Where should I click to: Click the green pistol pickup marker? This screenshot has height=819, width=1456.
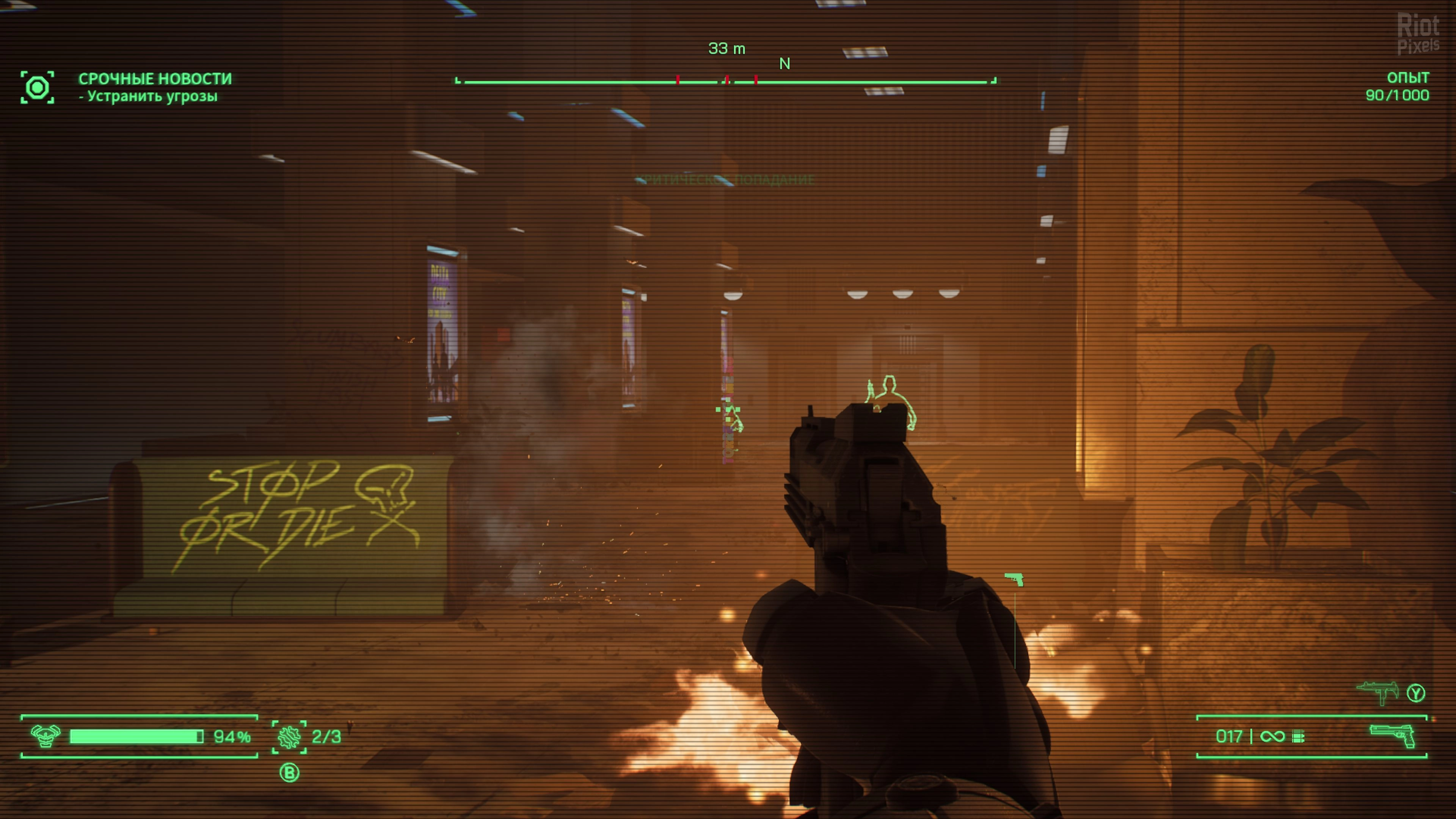click(1014, 579)
